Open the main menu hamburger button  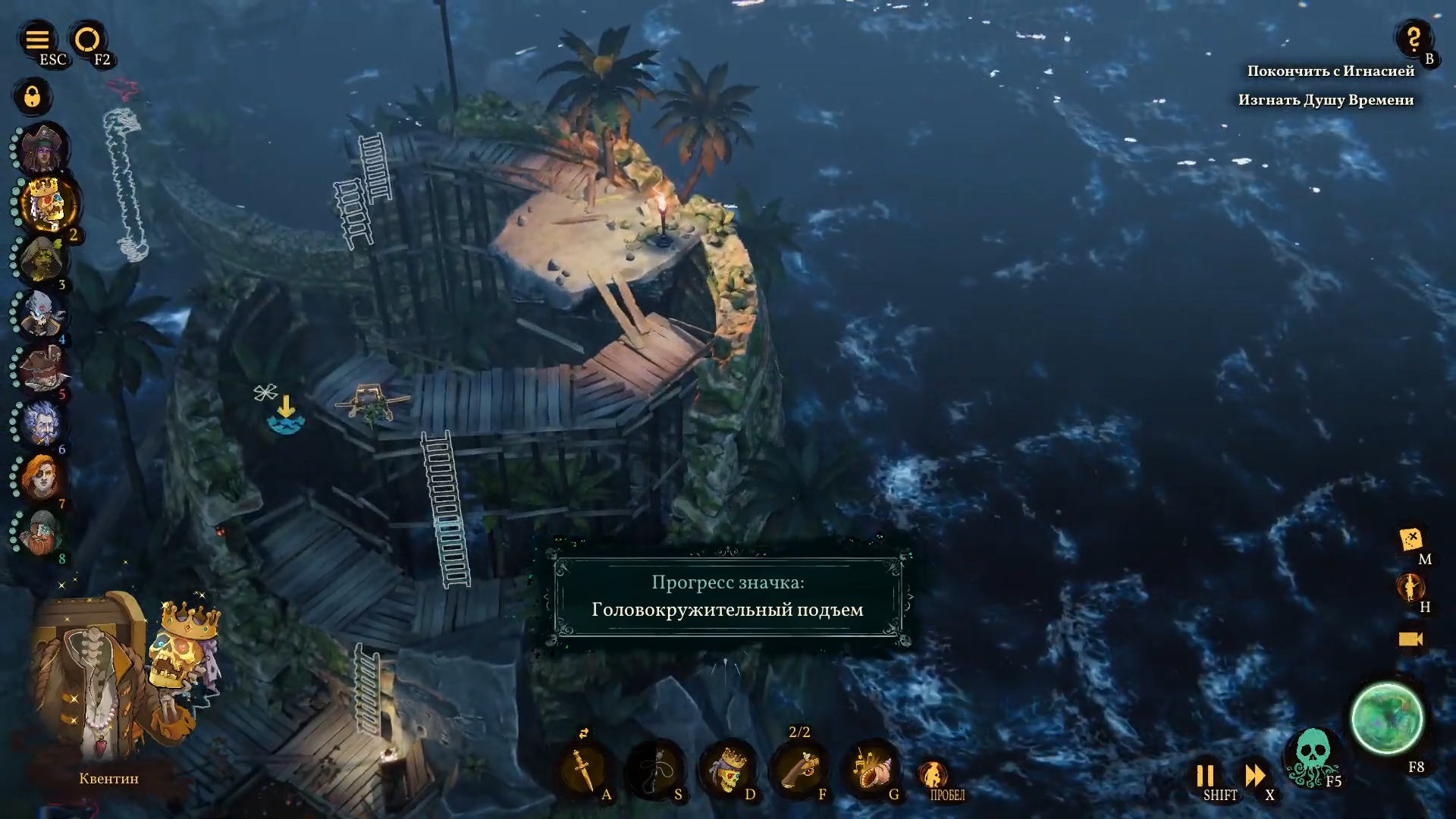[36, 39]
